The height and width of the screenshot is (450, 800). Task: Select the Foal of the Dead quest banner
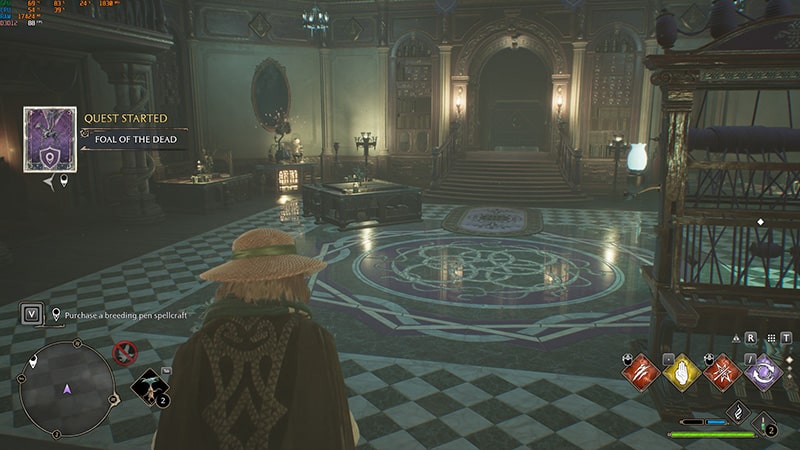[135, 139]
